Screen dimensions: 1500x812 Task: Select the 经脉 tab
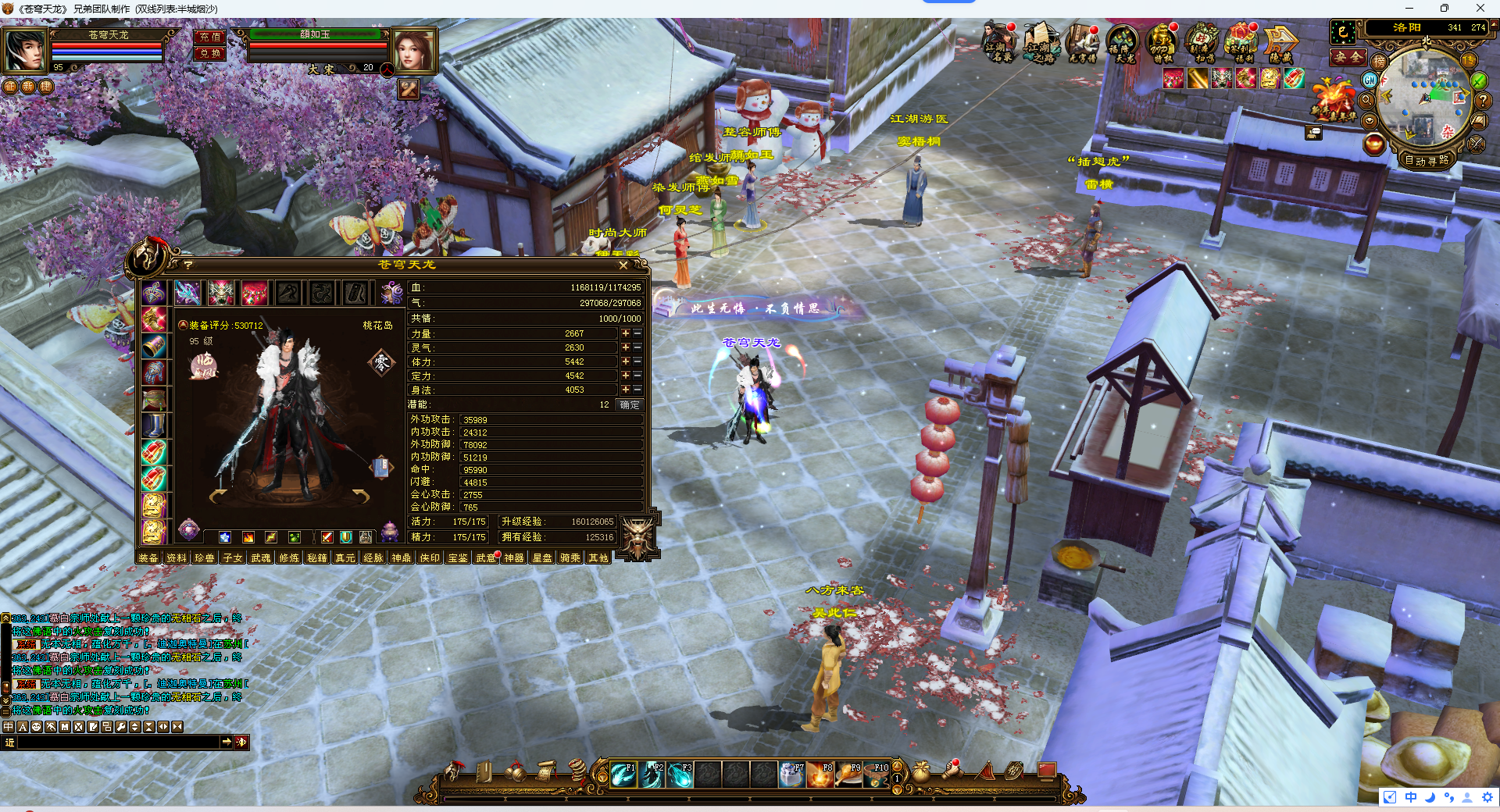[373, 557]
